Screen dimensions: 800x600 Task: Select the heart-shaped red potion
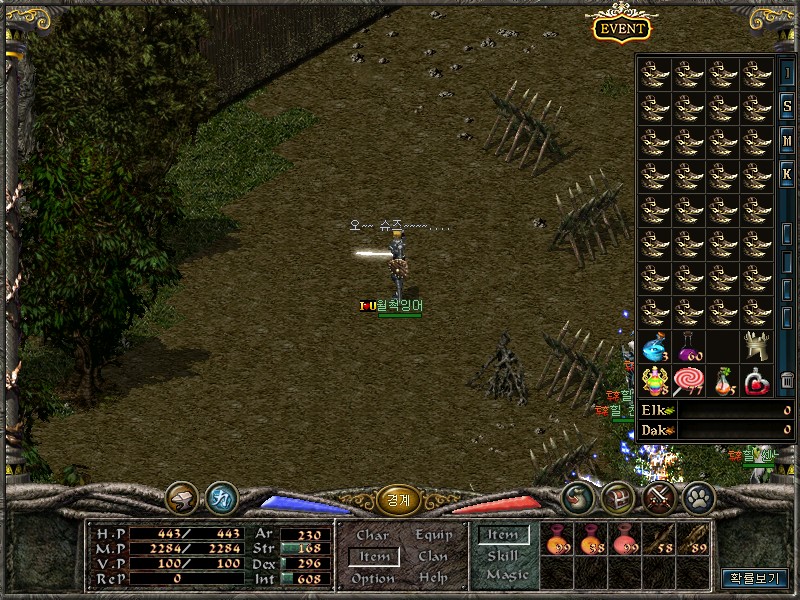pyautogui.click(x=757, y=381)
